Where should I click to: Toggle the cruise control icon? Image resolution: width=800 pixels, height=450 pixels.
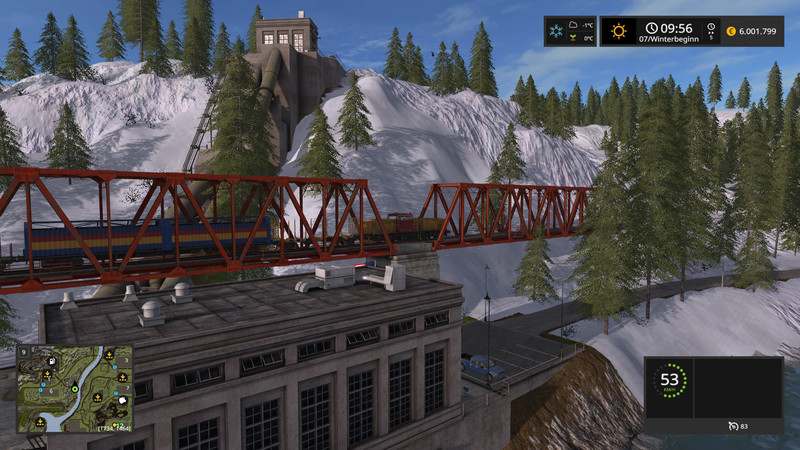pos(735,427)
